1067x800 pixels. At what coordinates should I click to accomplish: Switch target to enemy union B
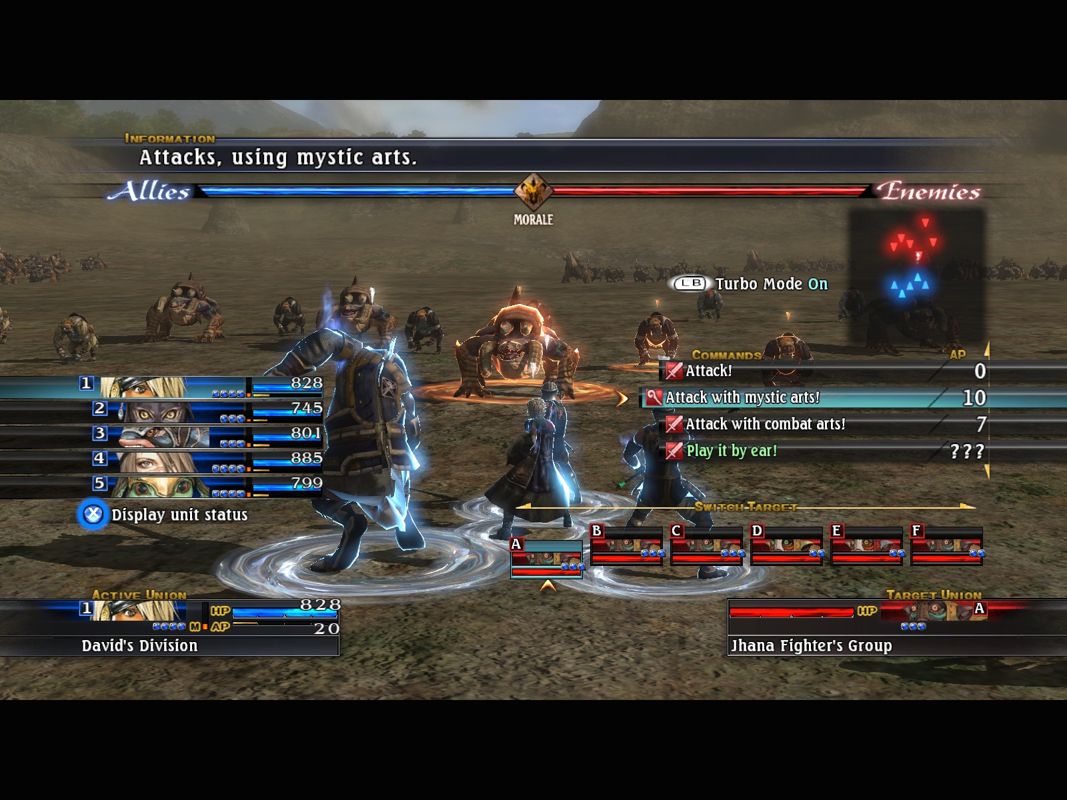coord(626,546)
